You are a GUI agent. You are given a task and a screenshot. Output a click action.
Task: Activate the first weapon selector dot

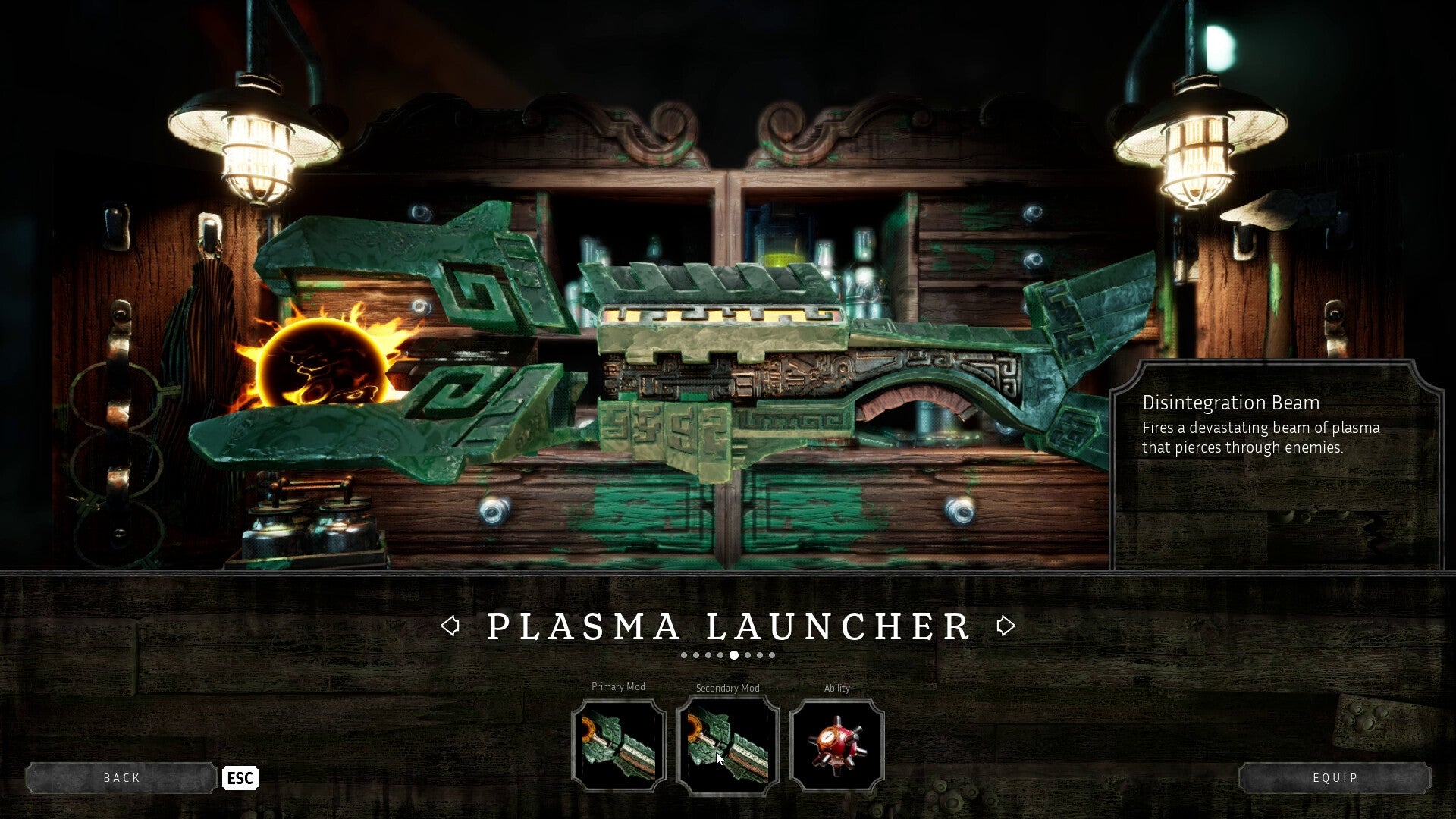pyautogui.click(x=685, y=654)
